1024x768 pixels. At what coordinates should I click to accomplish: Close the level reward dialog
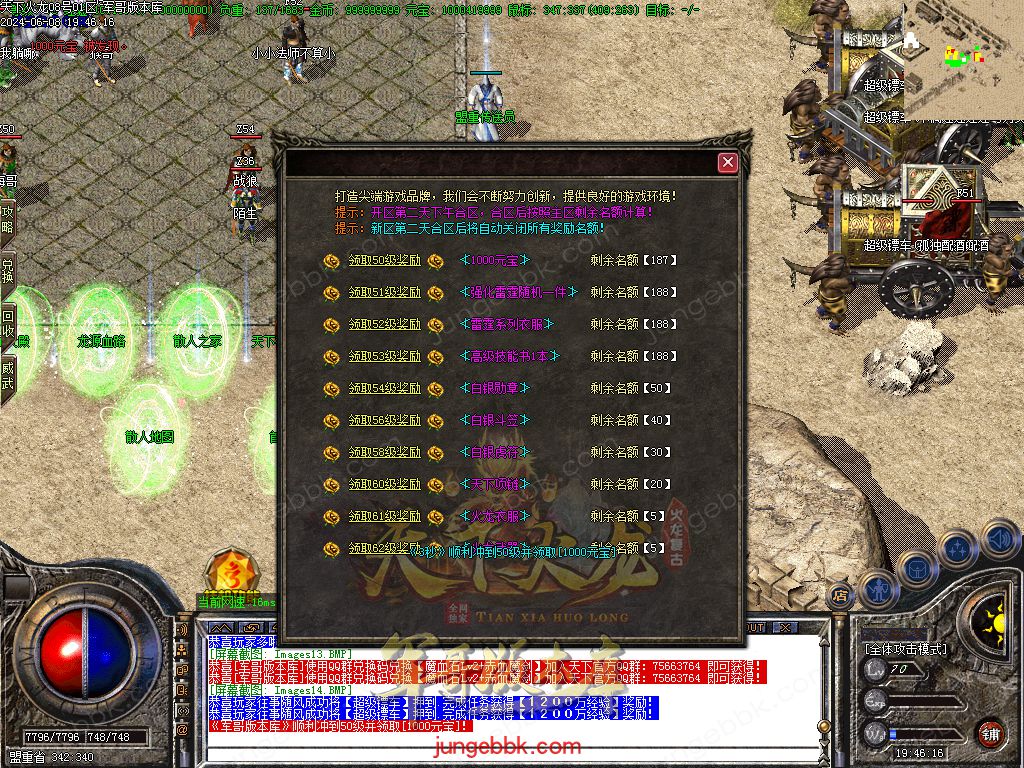tap(728, 162)
